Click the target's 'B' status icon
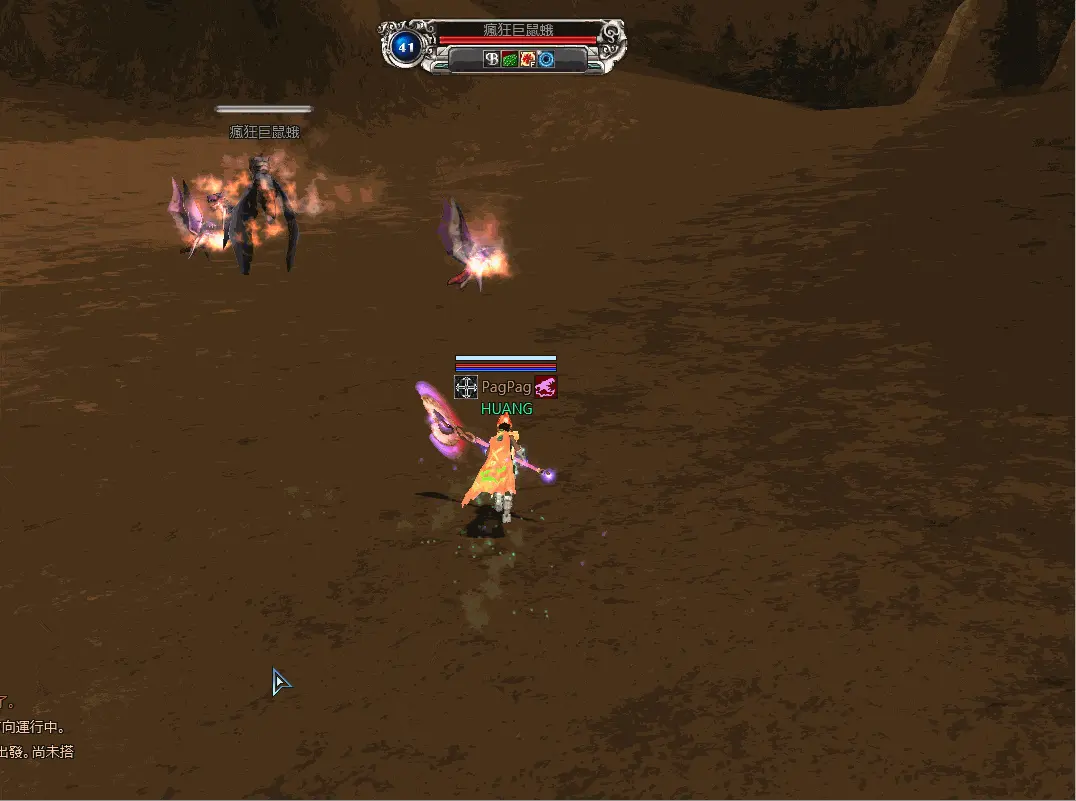Viewport: 1076px width, 801px height. coord(492,59)
